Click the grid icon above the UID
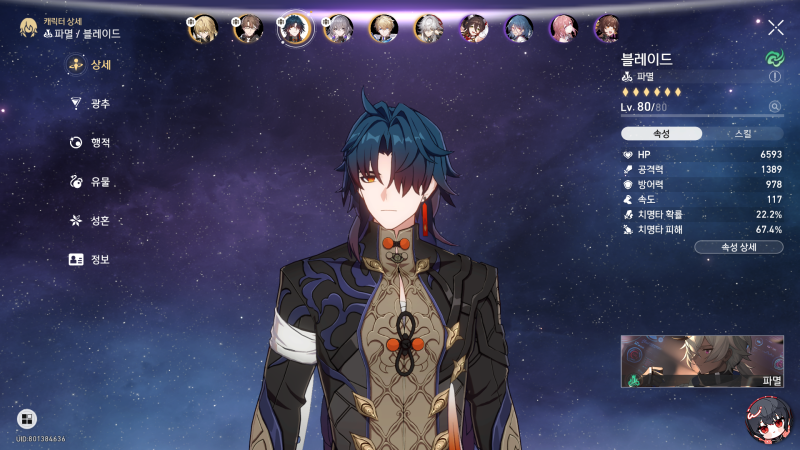The height and width of the screenshot is (450, 800). 27,419
